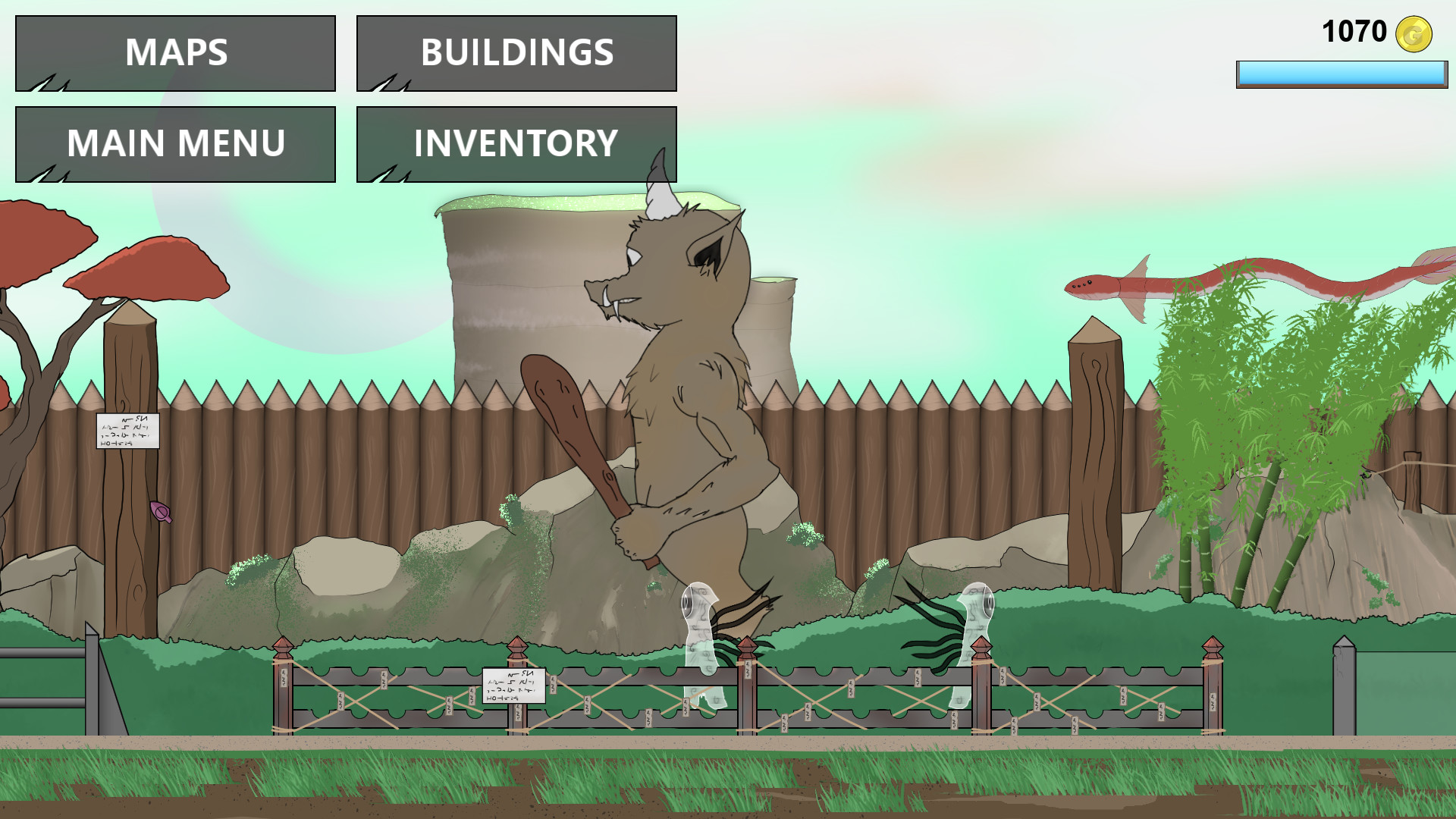Click the paper sign on the left wooden post
The height and width of the screenshot is (819, 1456).
[x=127, y=431]
